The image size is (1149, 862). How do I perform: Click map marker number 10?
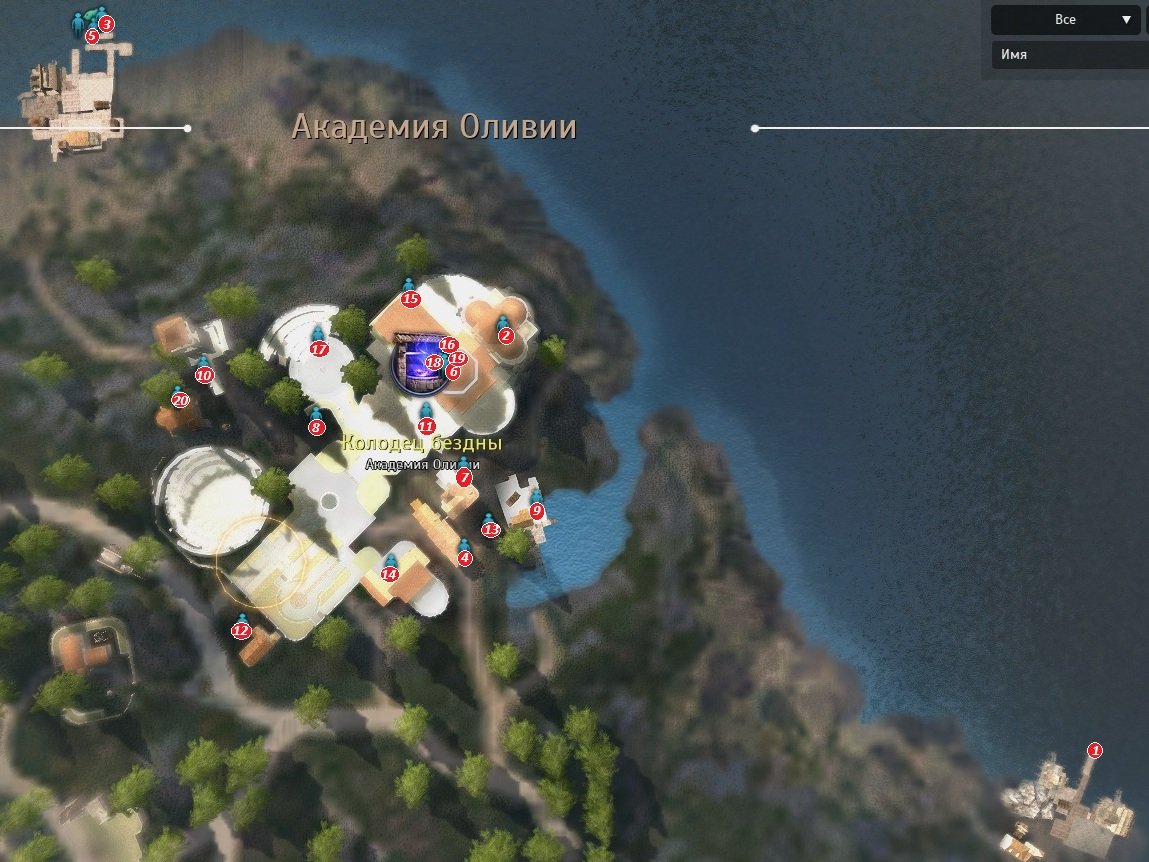tap(204, 376)
